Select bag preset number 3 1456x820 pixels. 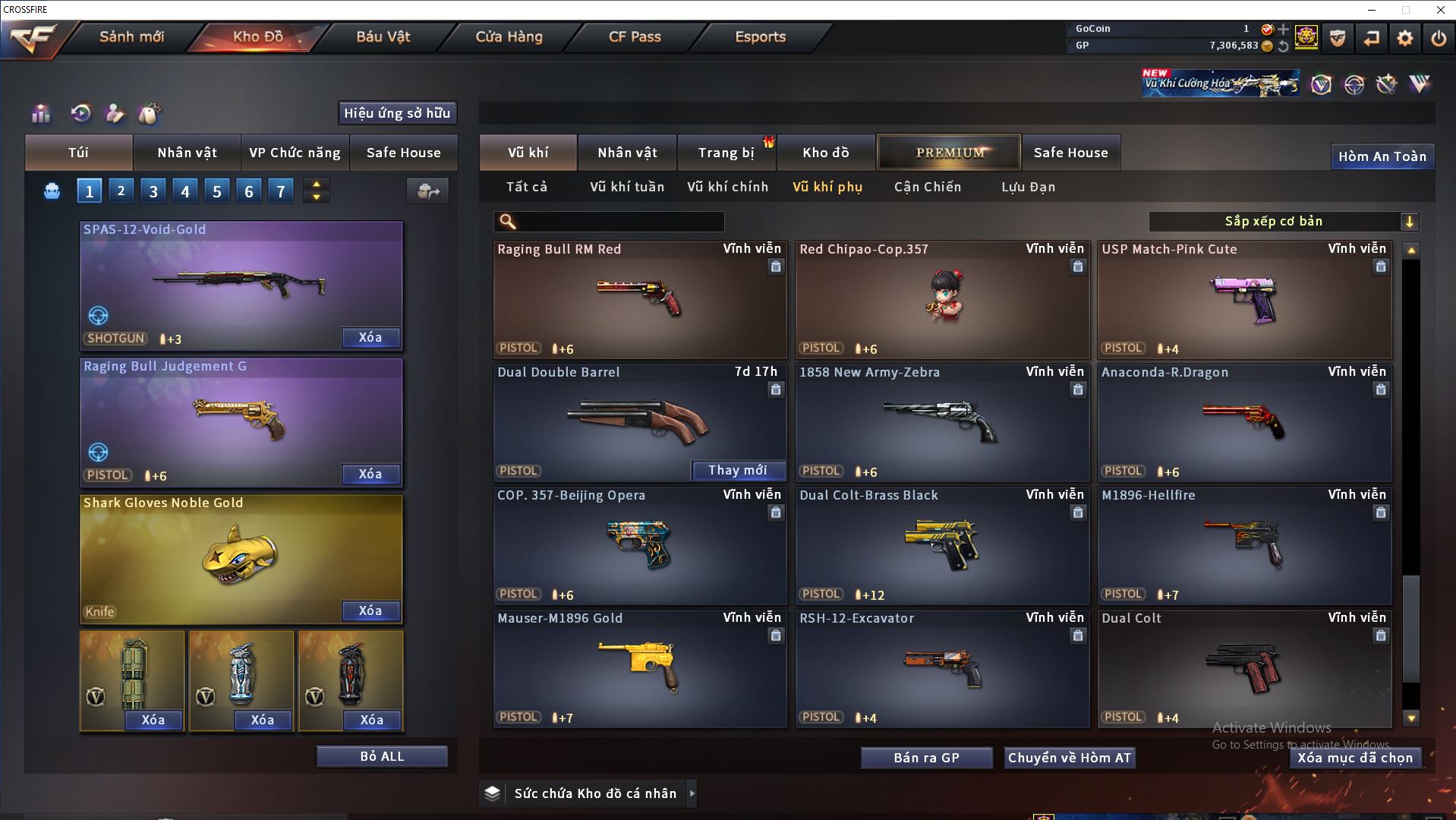(x=153, y=191)
